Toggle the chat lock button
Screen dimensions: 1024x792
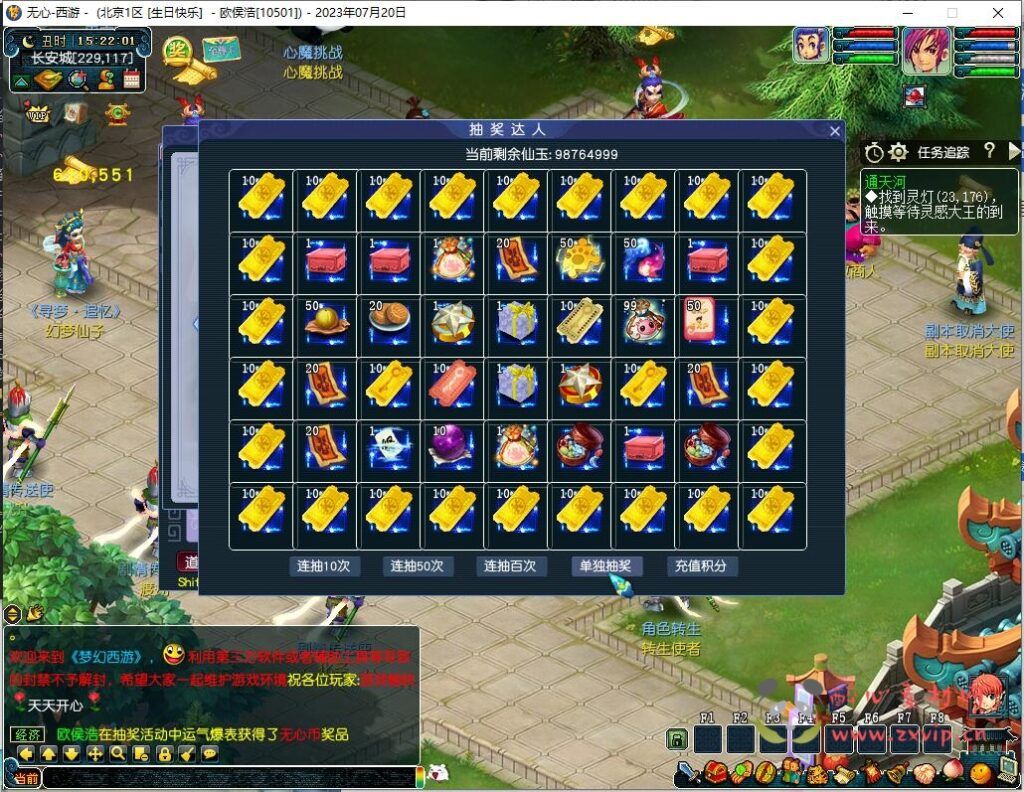(x=163, y=754)
